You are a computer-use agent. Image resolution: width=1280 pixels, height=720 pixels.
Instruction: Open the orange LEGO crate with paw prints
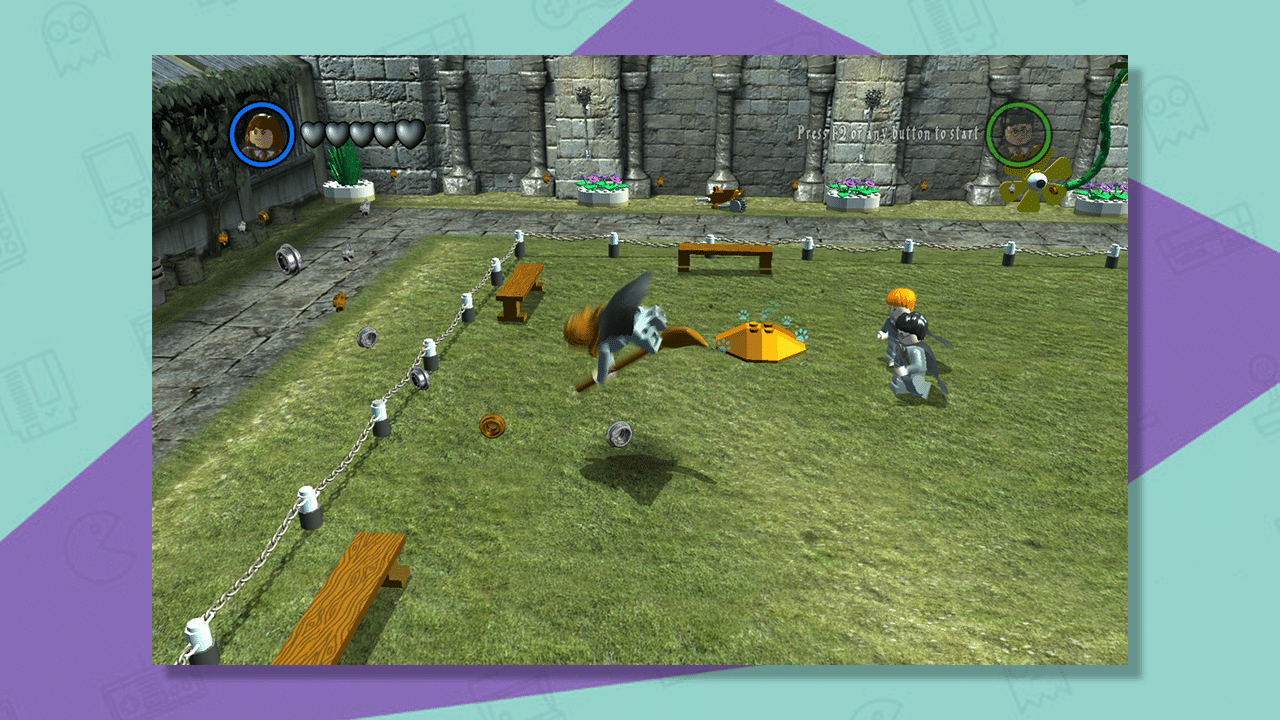click(x=762, y=340)
